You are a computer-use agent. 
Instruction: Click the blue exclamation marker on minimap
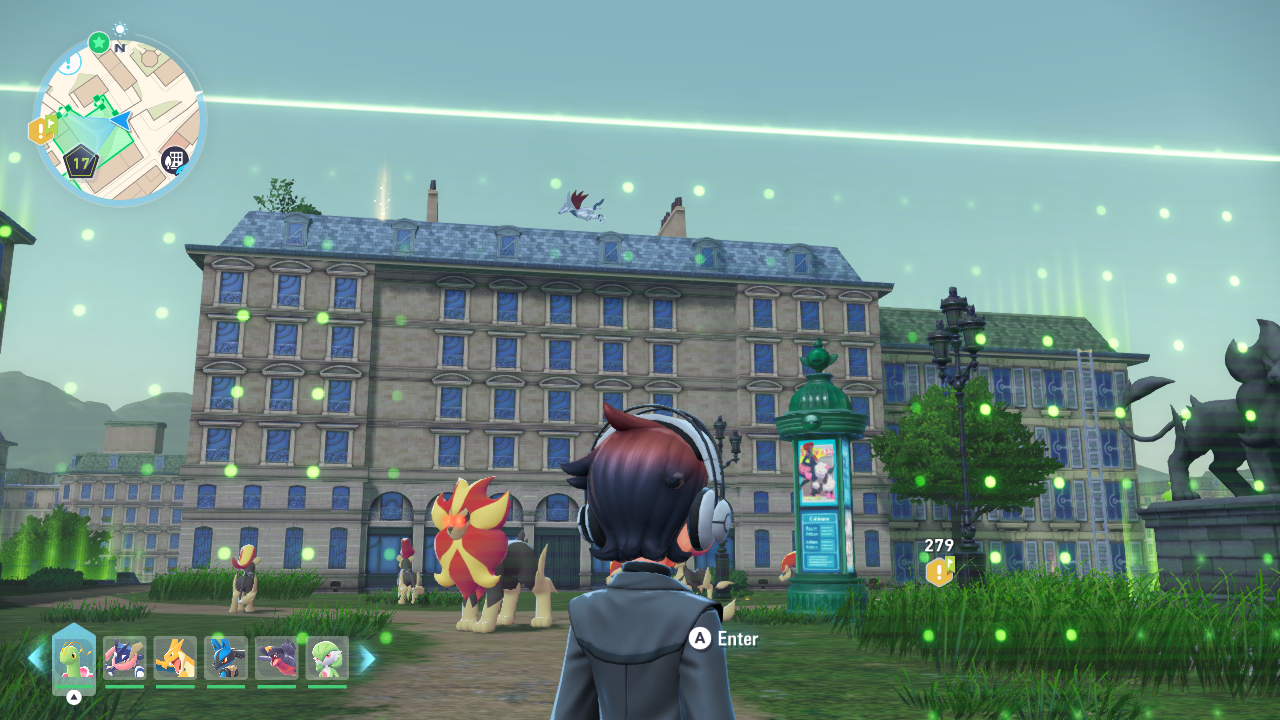(68, 62)
